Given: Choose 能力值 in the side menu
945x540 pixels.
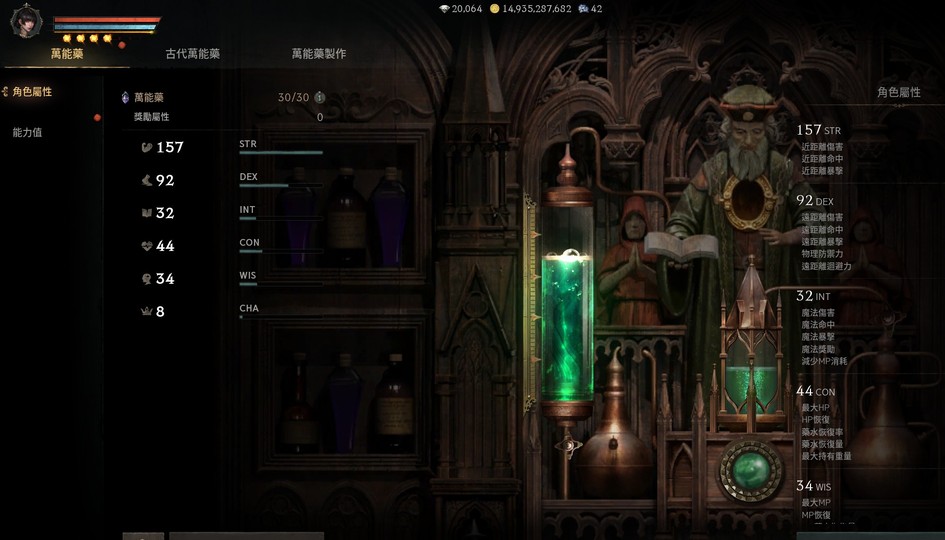Looking at the screenshot, I should coord(27,132).
